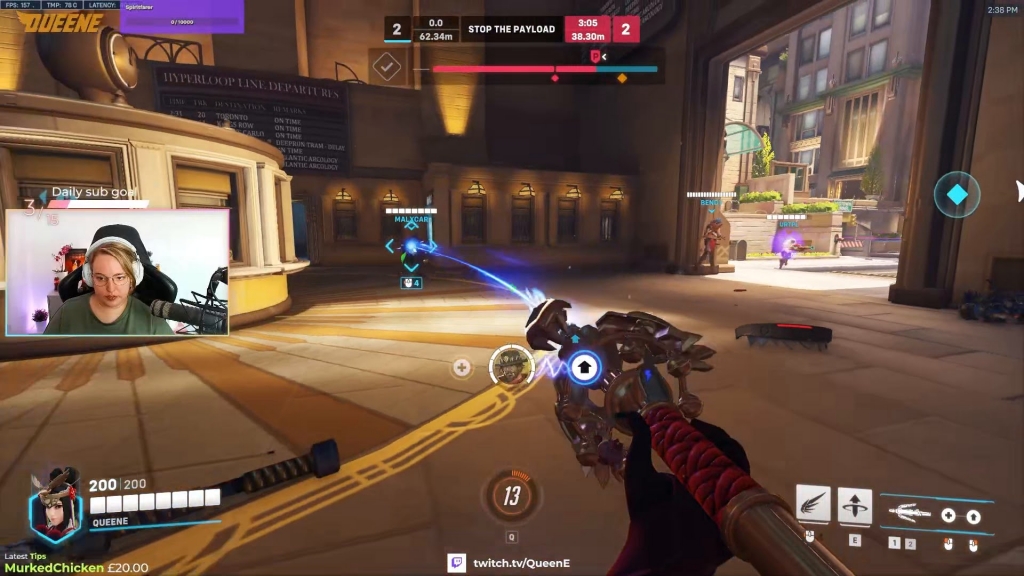
Task: Trigger the Resurrect ability icon
Action: tap(854, 504)
